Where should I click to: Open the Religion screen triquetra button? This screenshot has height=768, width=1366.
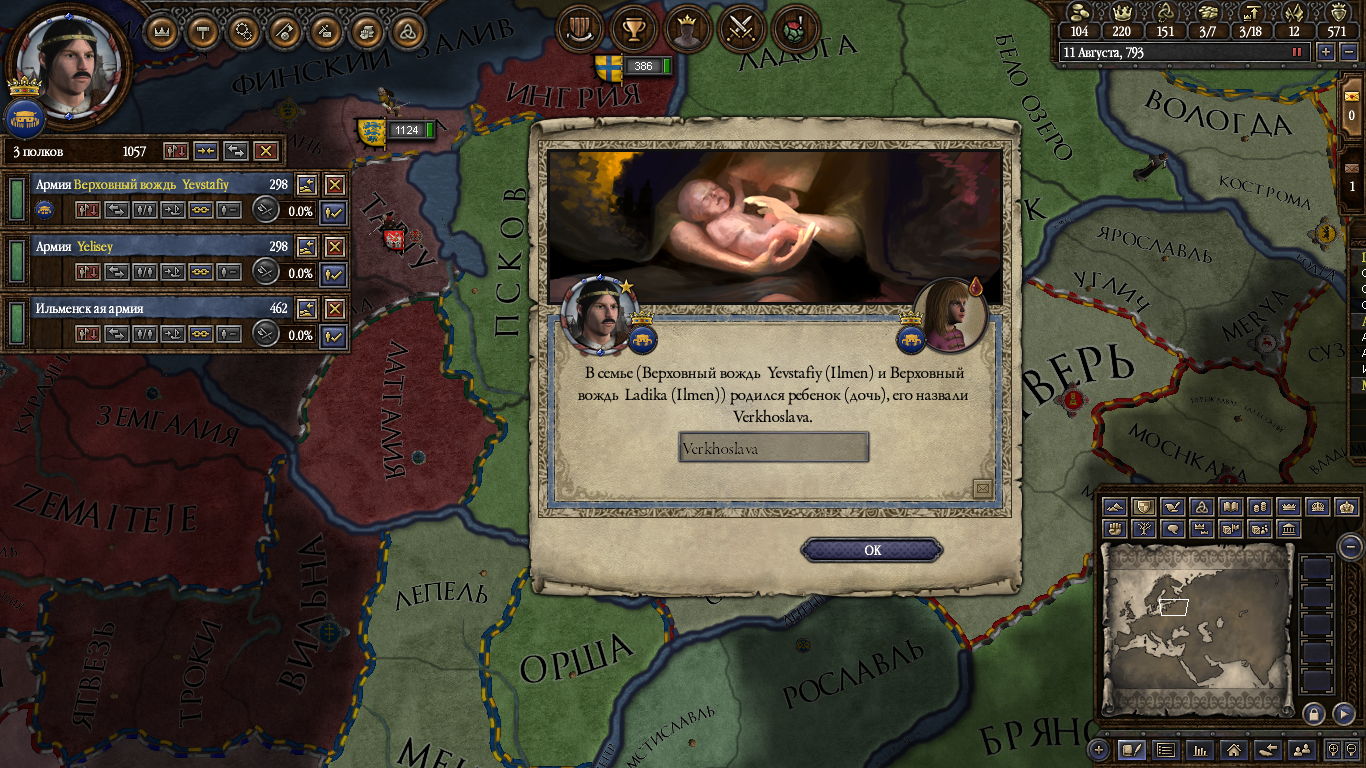[x=408, y=30]
